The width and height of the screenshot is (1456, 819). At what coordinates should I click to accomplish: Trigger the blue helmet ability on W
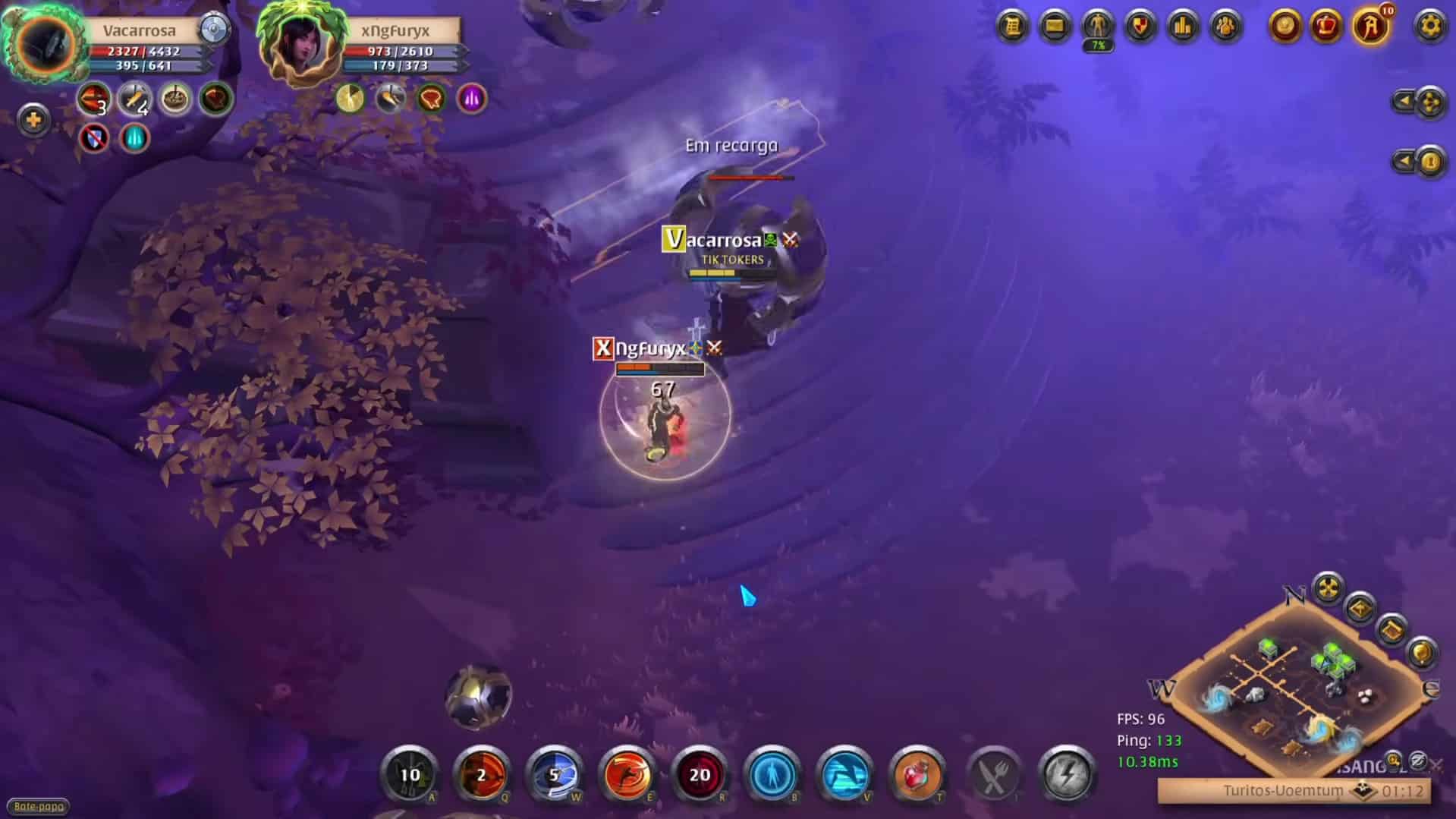click(555, 776)
